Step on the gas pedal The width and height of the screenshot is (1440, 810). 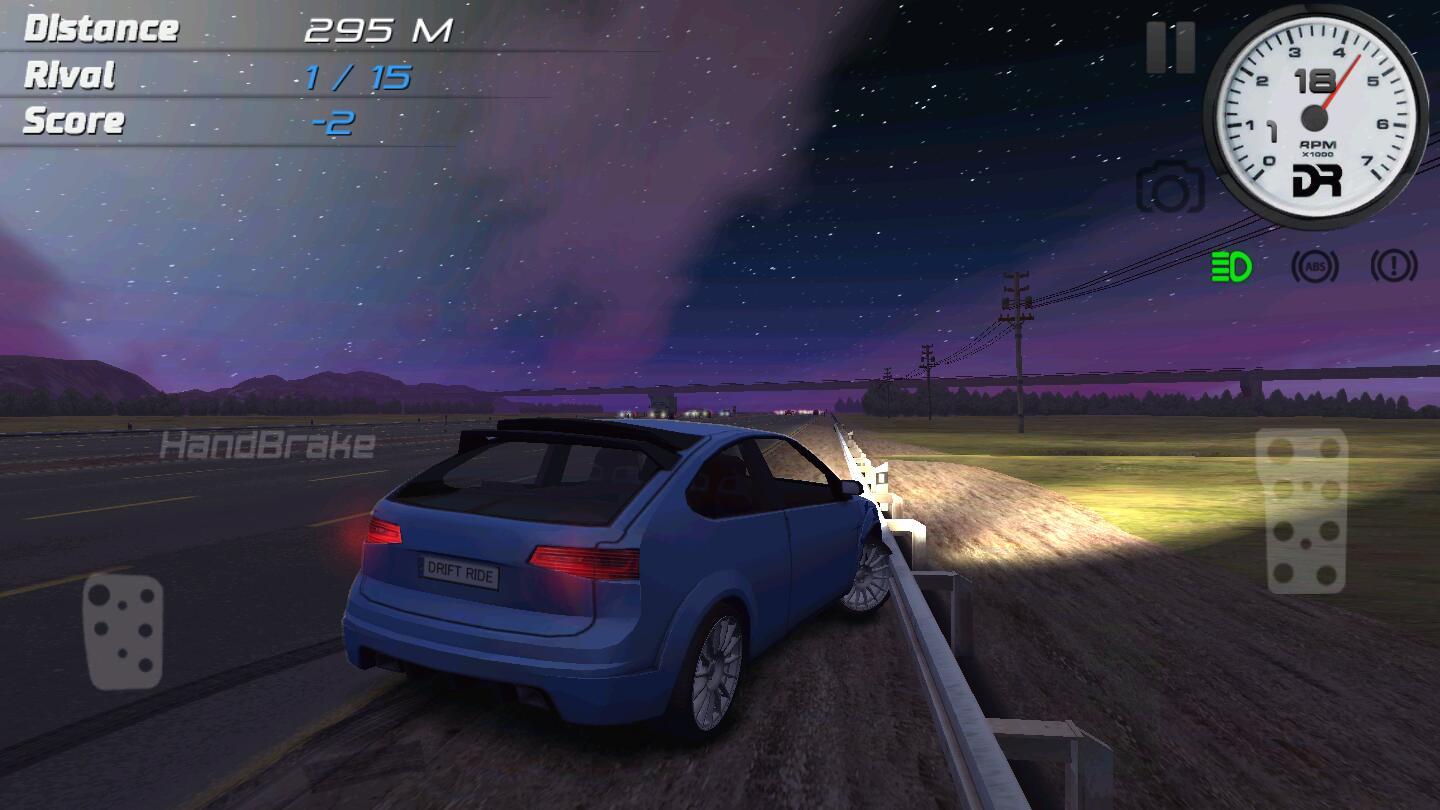click(1301, 510)
